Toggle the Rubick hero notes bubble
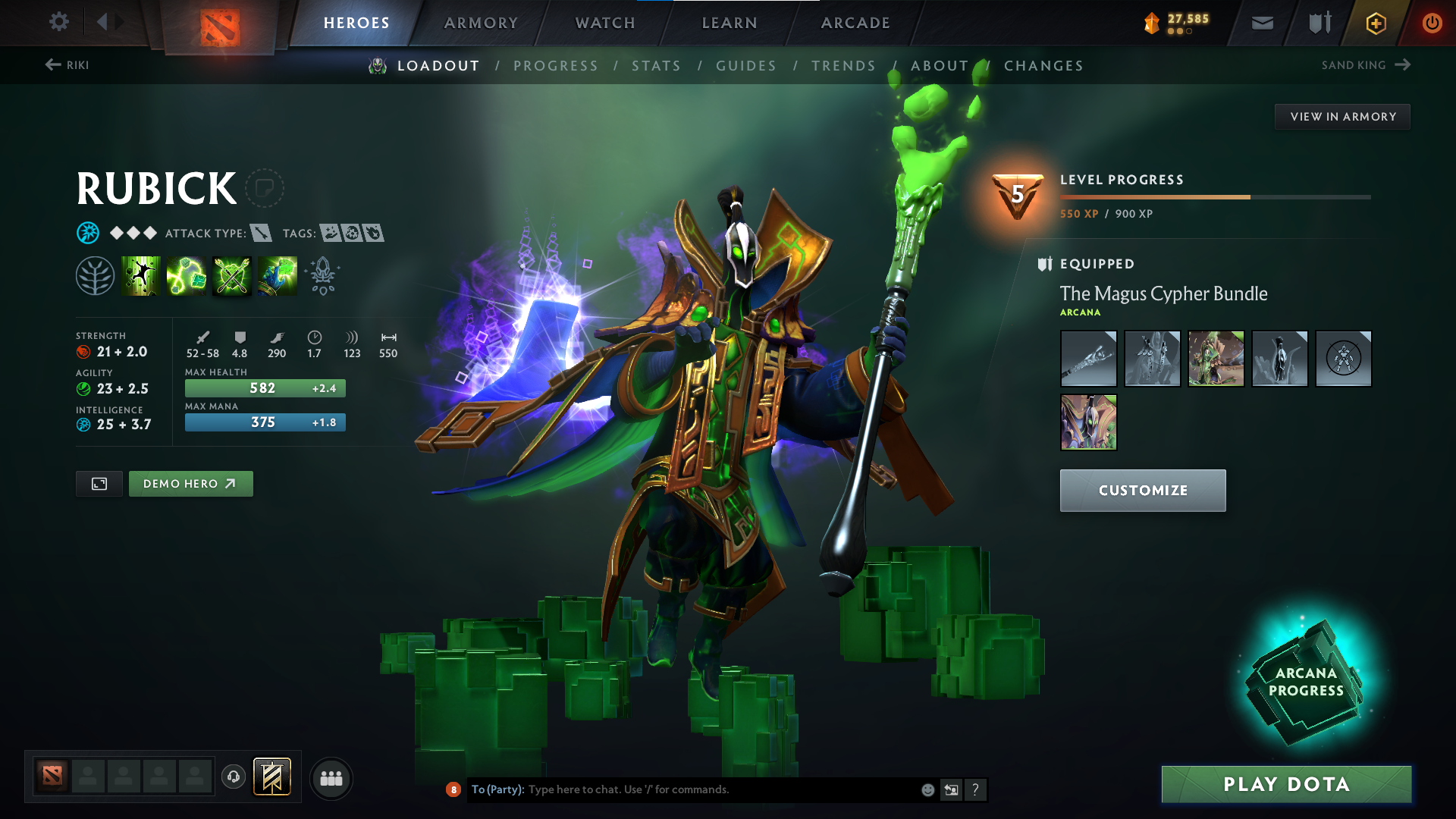The height and width of the screenshot is (819, 1456). 265,188
